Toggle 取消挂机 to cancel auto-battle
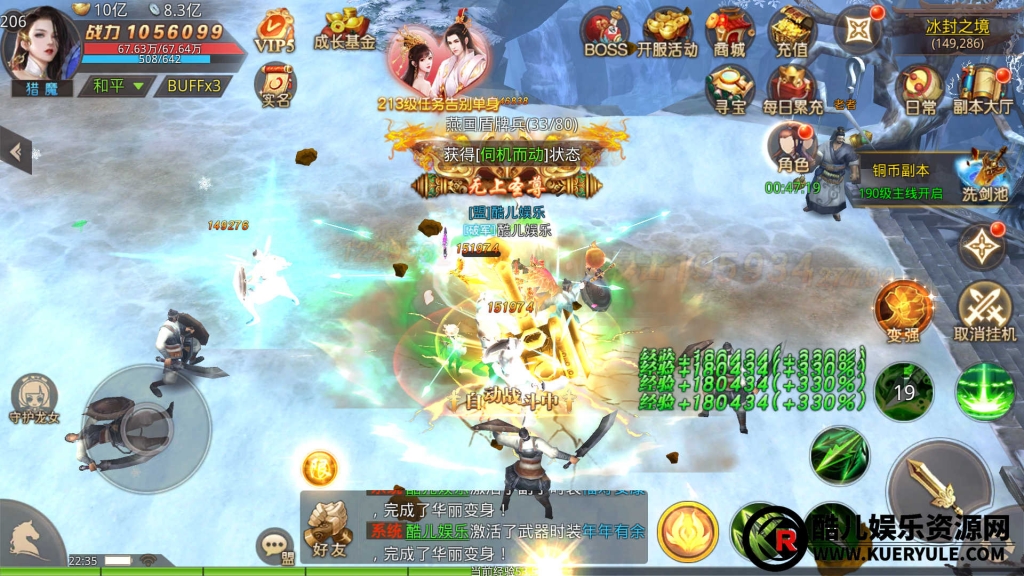This screenshot has height=576, width=1024. pos(985,311)
